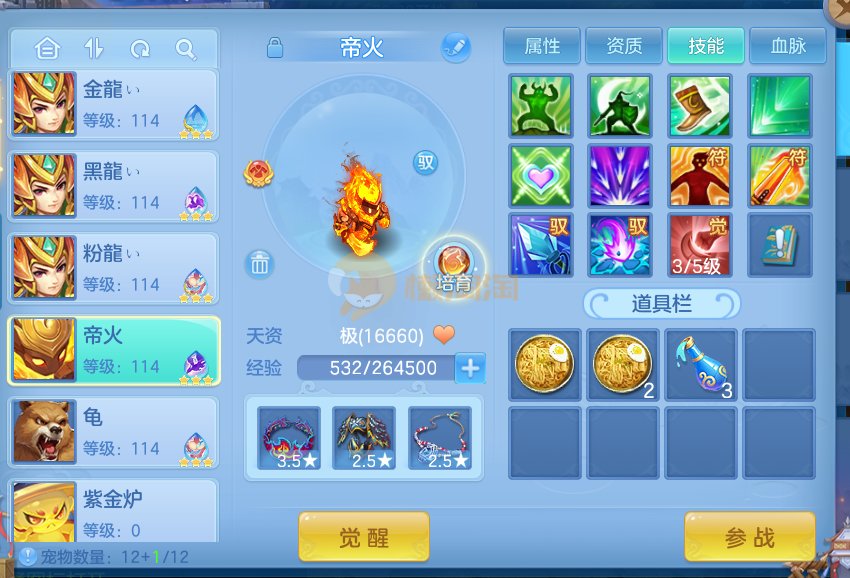Viewport: 850px width, 578px height.
Task: Click the trash can release icon
Action: 260,264
